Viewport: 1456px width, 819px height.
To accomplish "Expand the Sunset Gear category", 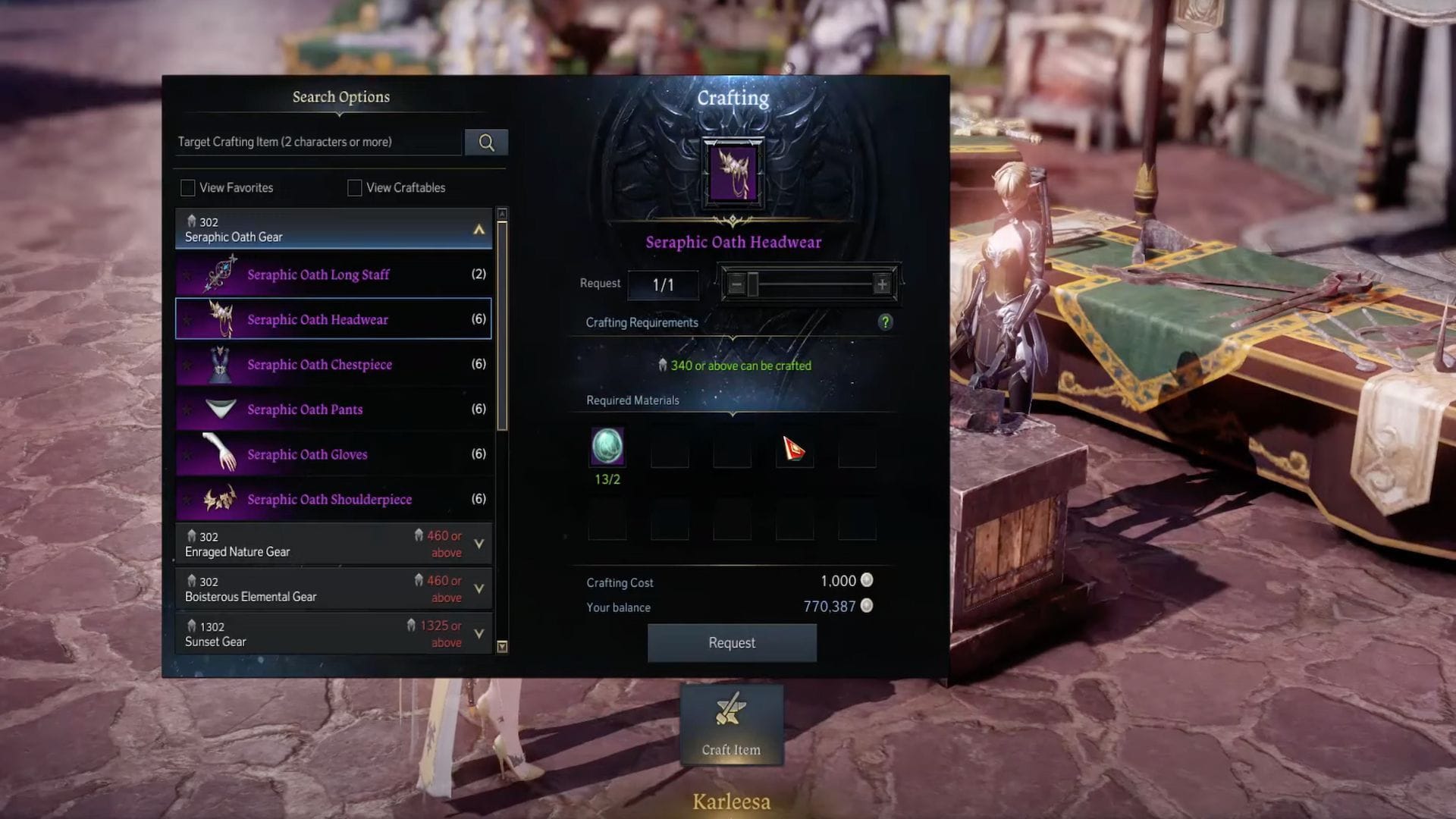I will 479,633.
